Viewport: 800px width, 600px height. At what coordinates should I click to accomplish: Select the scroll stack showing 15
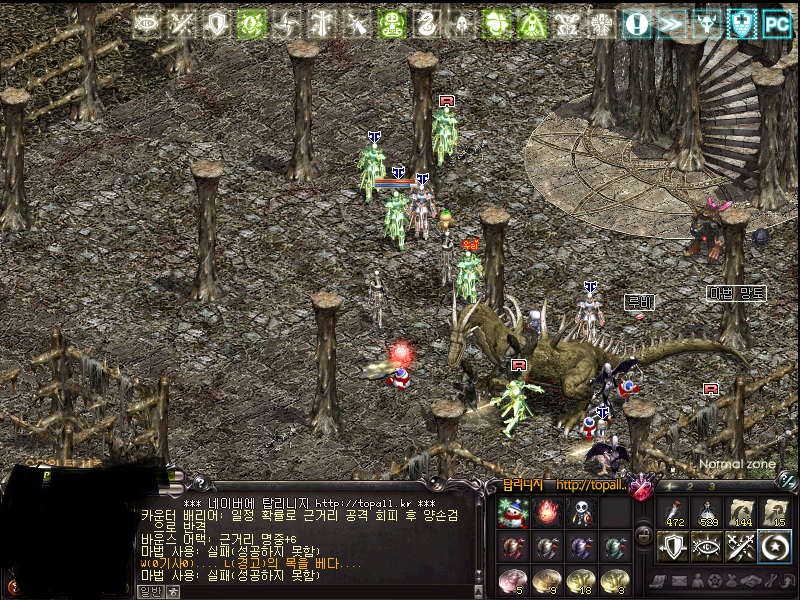click(775, 511)
